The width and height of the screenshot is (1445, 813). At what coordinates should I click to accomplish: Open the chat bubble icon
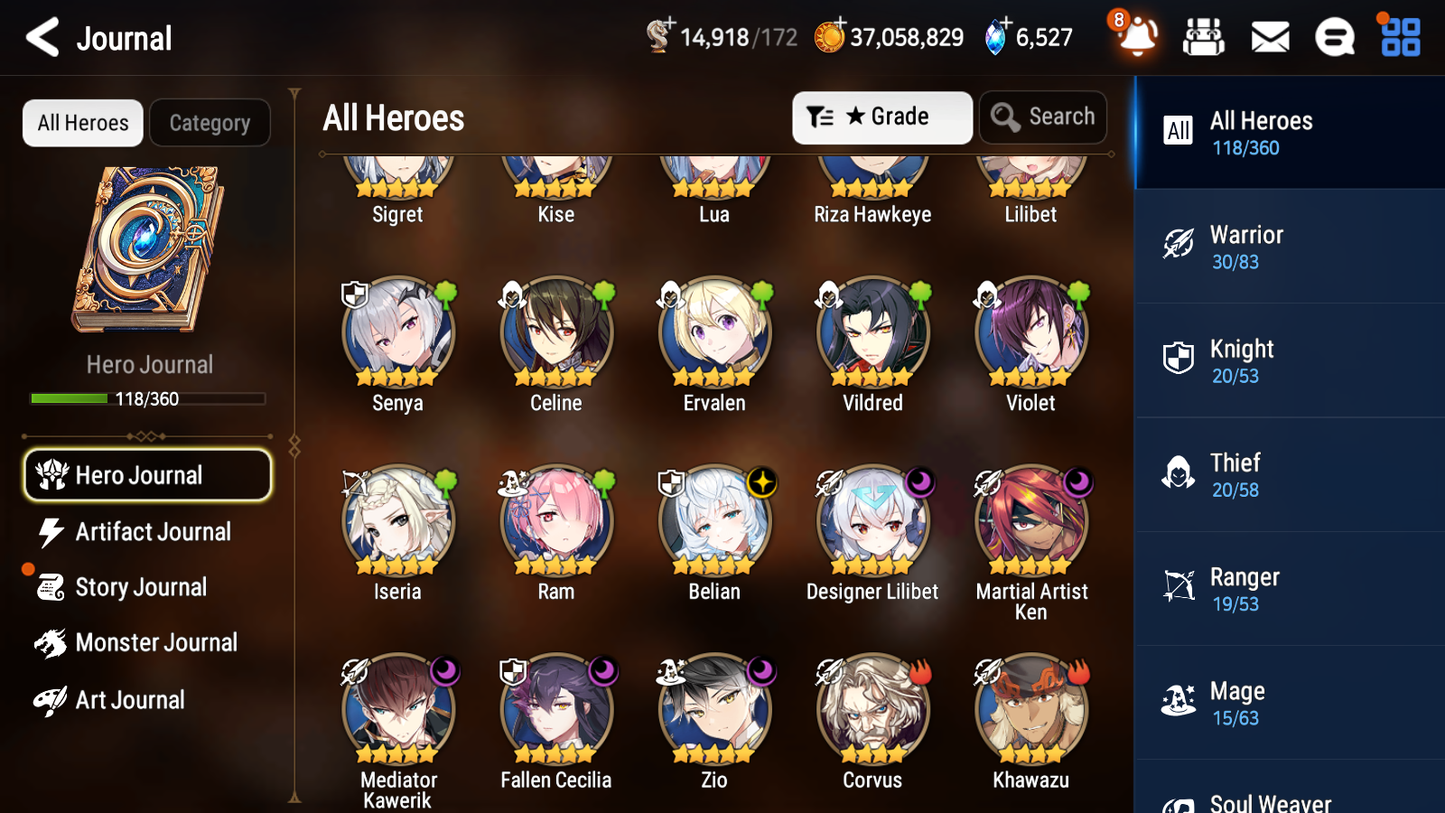(1334, 36)
